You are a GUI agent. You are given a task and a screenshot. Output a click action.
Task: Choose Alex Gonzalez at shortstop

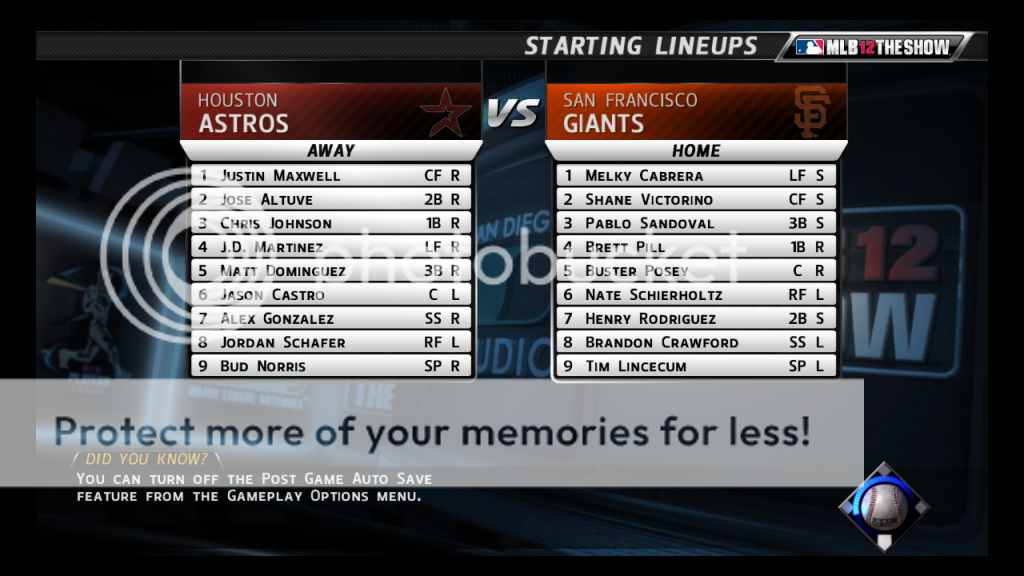[331, 319]
